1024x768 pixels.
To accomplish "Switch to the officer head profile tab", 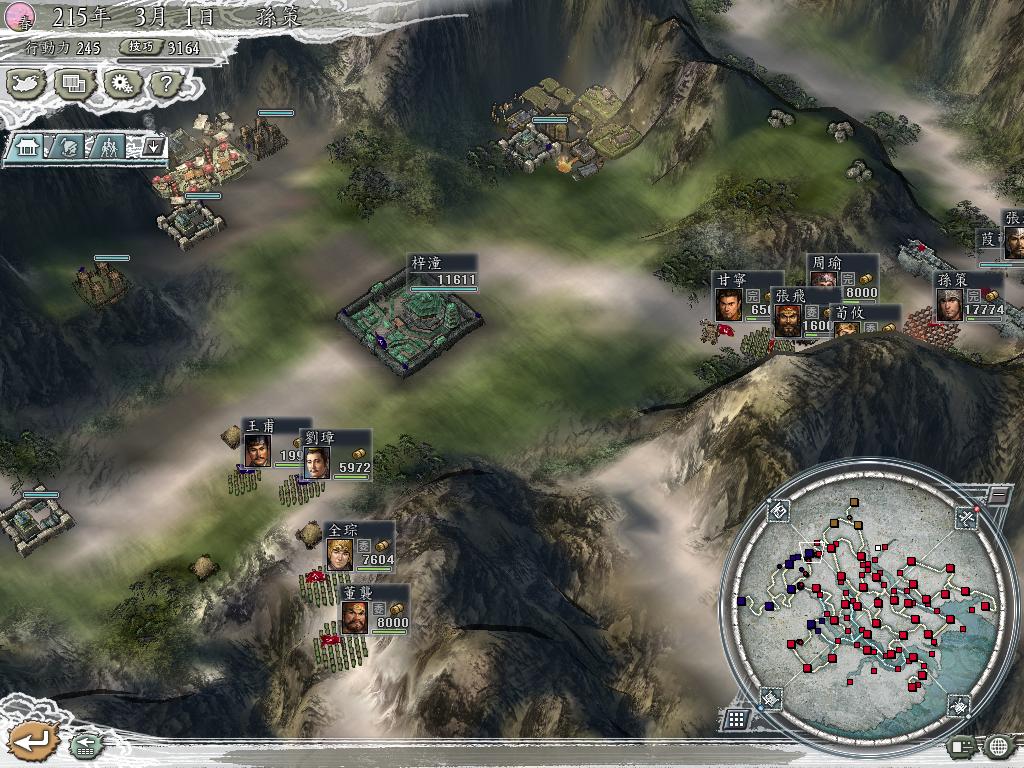I will coord(70,146).
